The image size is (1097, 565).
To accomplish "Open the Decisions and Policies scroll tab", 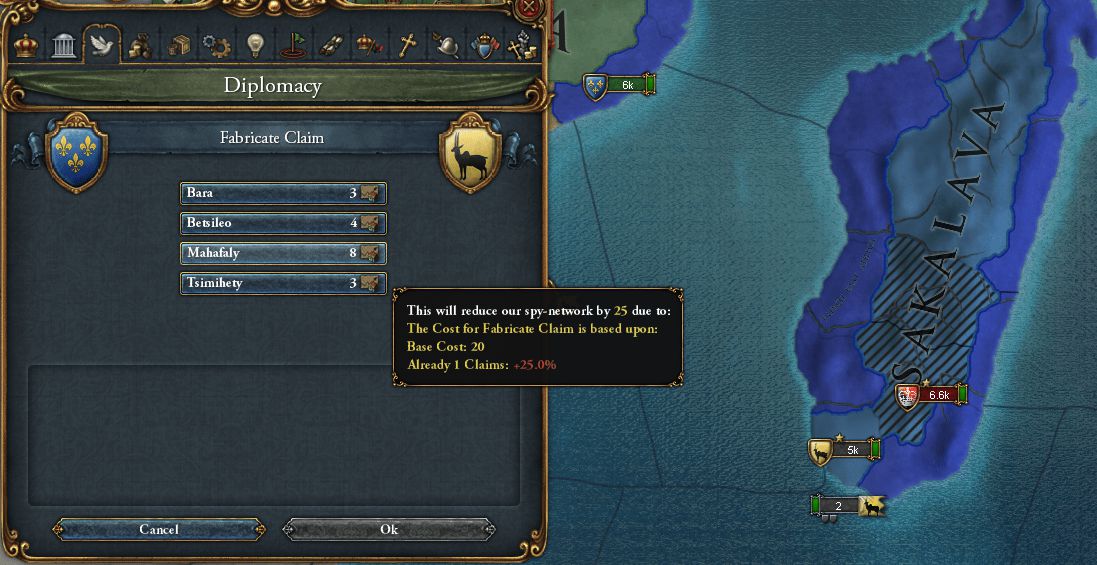I will [331, 45].
